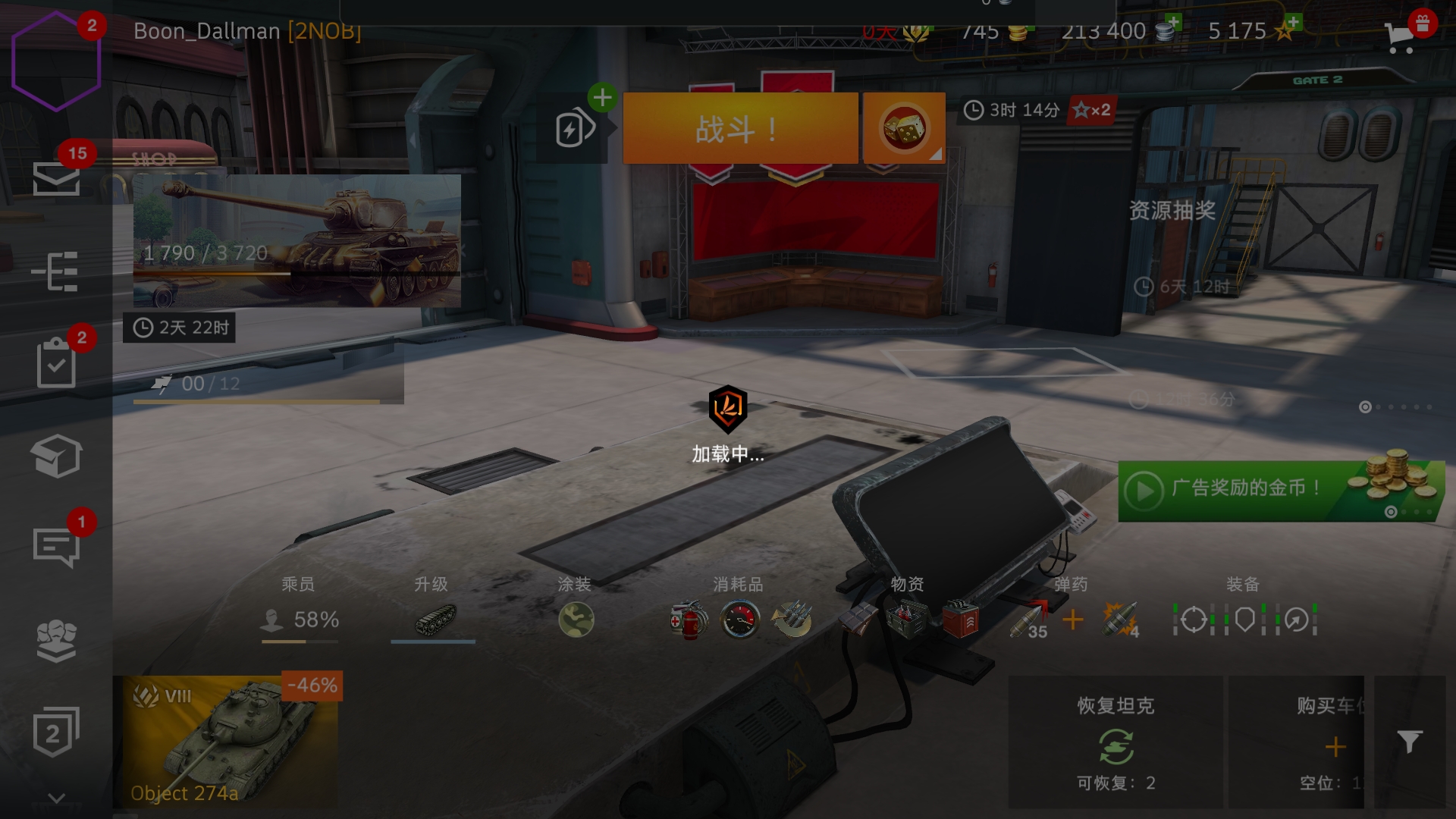Open the shop cart with gift badge

[1401, 35]
